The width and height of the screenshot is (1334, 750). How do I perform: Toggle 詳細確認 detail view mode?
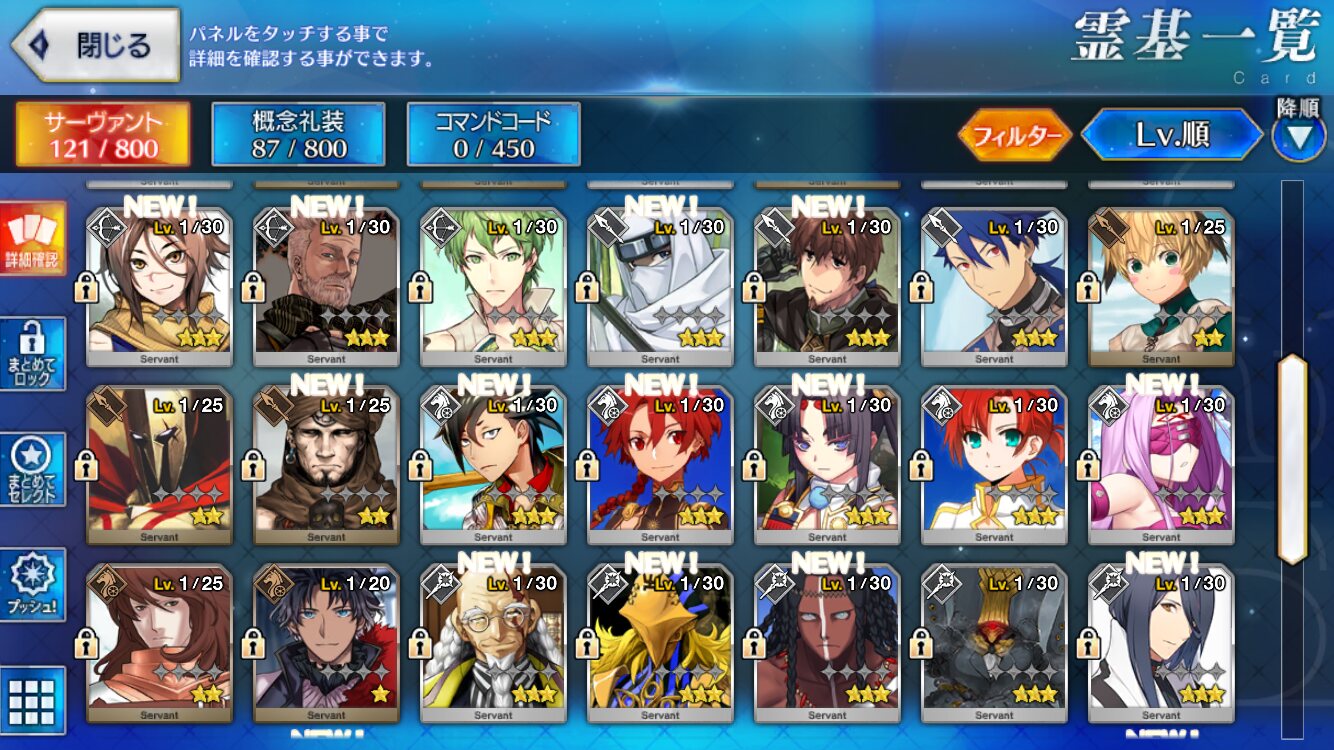click(33, 239)
